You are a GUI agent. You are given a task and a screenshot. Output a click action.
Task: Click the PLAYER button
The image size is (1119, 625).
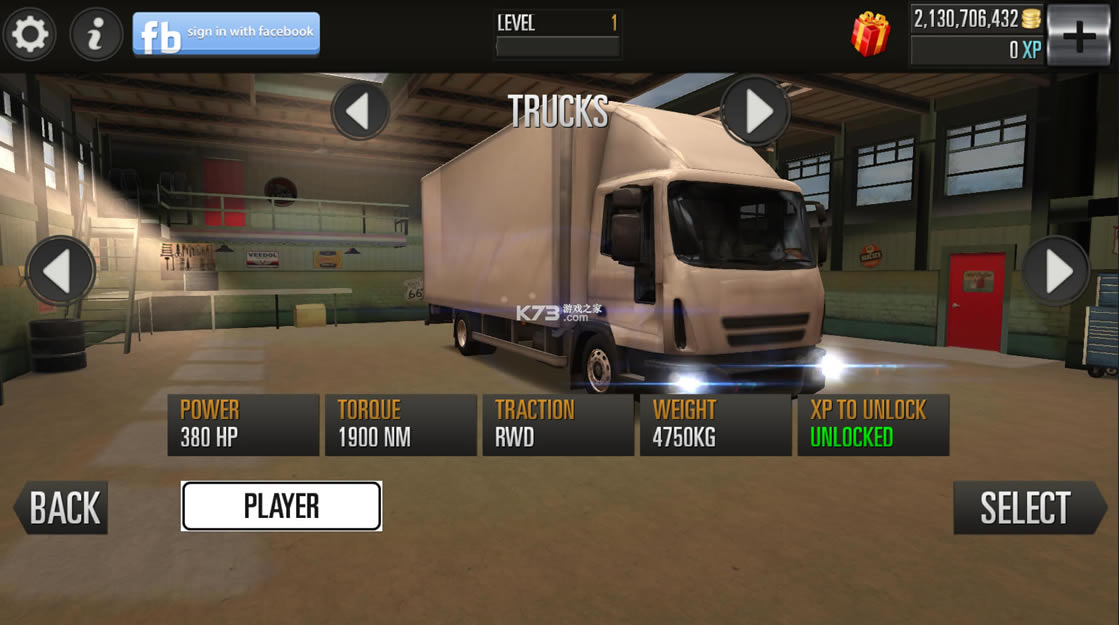click(x=281, y=506)
